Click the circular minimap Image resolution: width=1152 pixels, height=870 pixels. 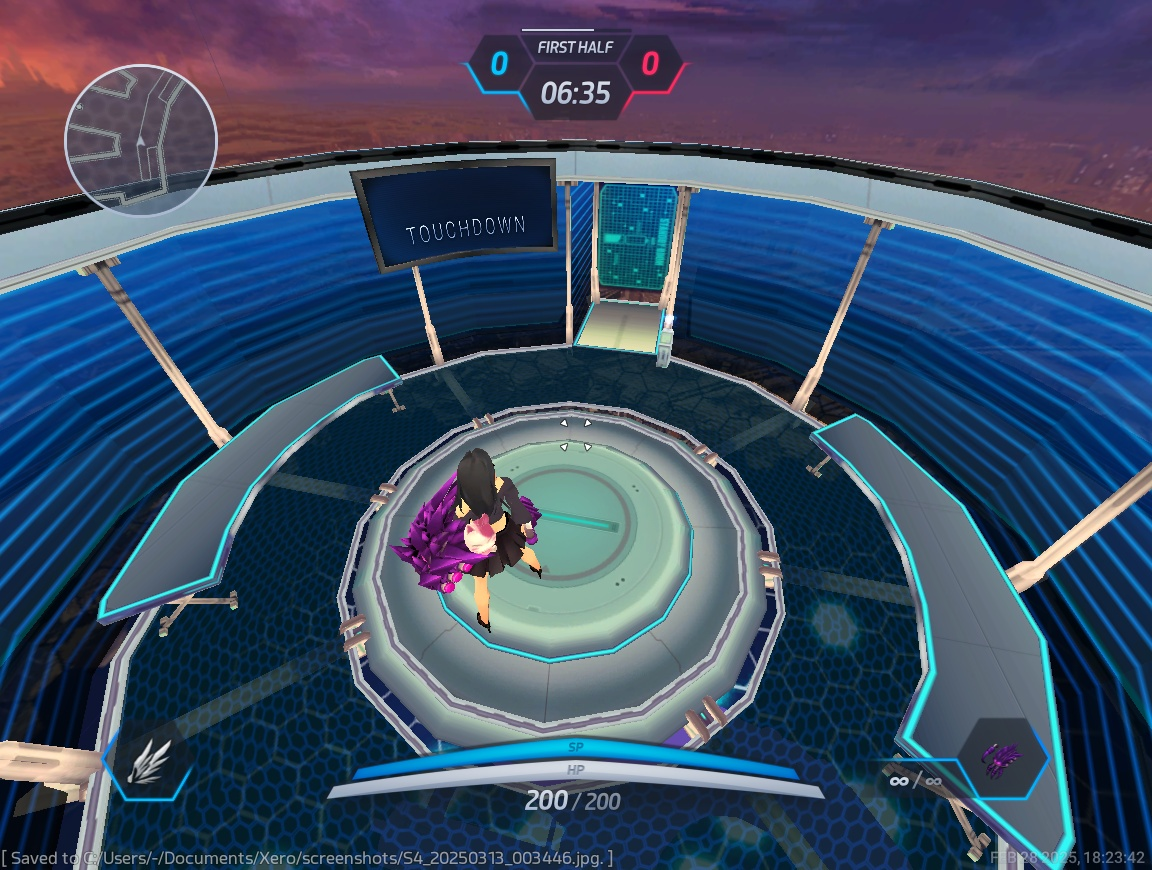pos(140,140)
